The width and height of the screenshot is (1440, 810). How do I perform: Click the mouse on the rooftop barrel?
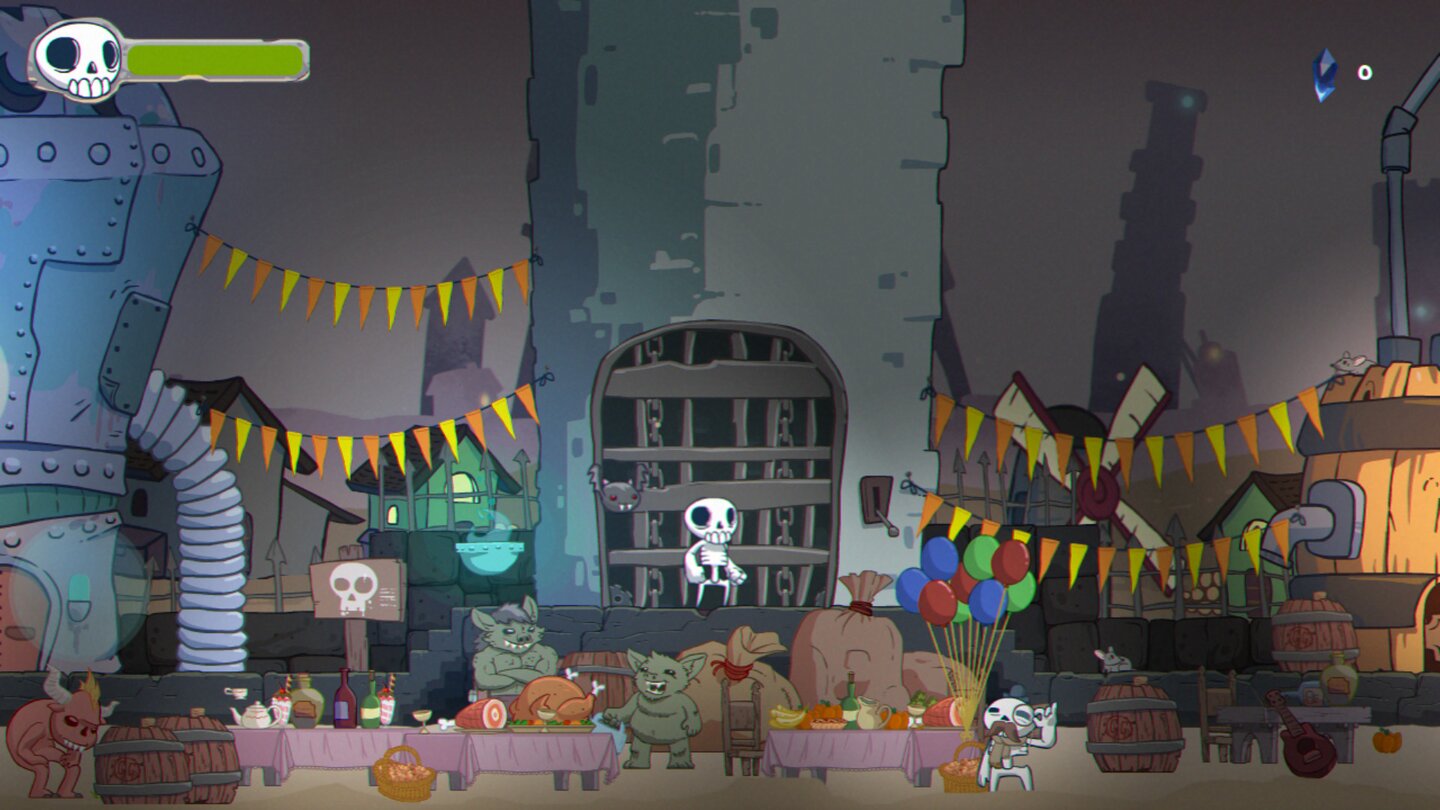(x=1350, y=362)
